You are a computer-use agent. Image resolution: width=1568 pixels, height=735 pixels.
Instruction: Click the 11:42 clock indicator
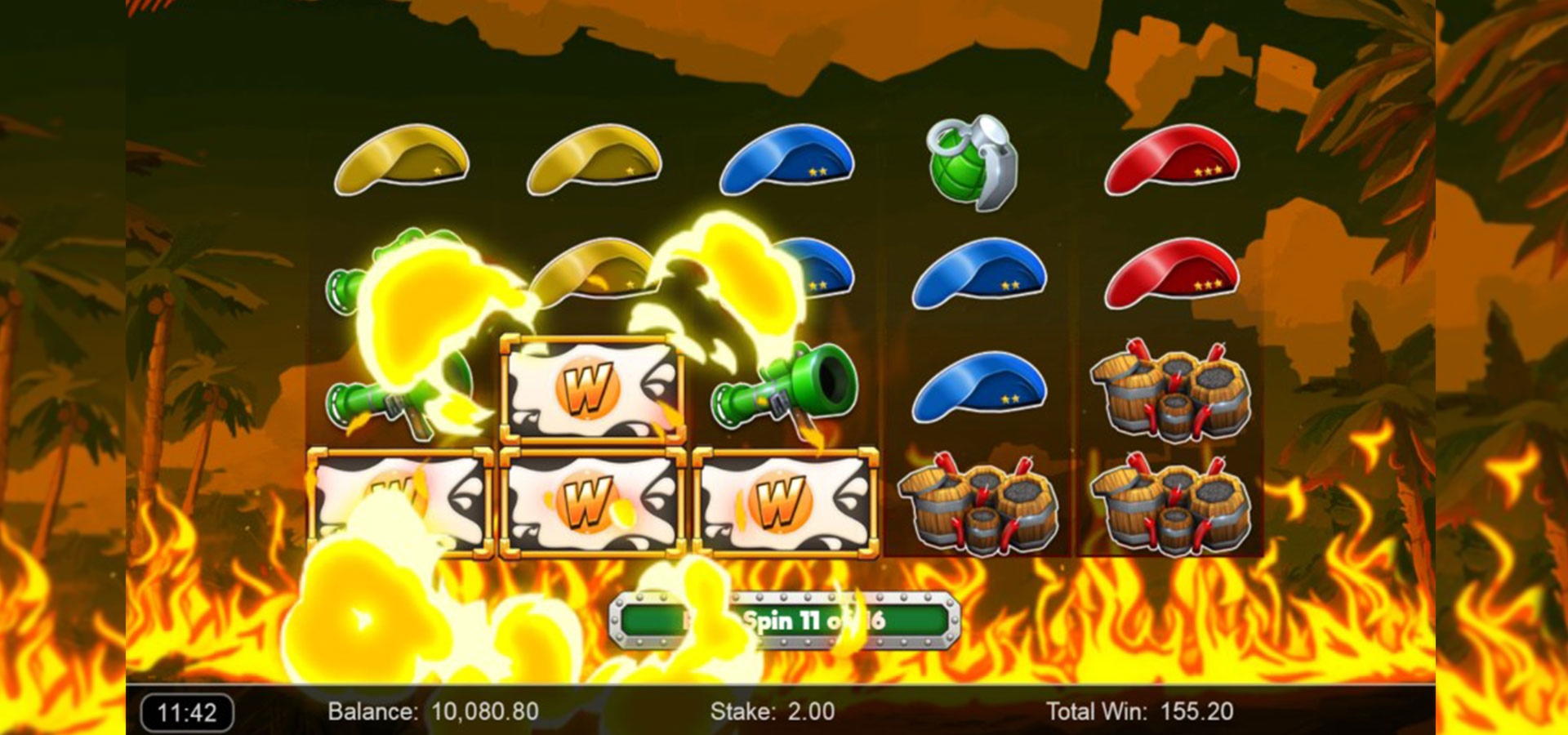188,711
